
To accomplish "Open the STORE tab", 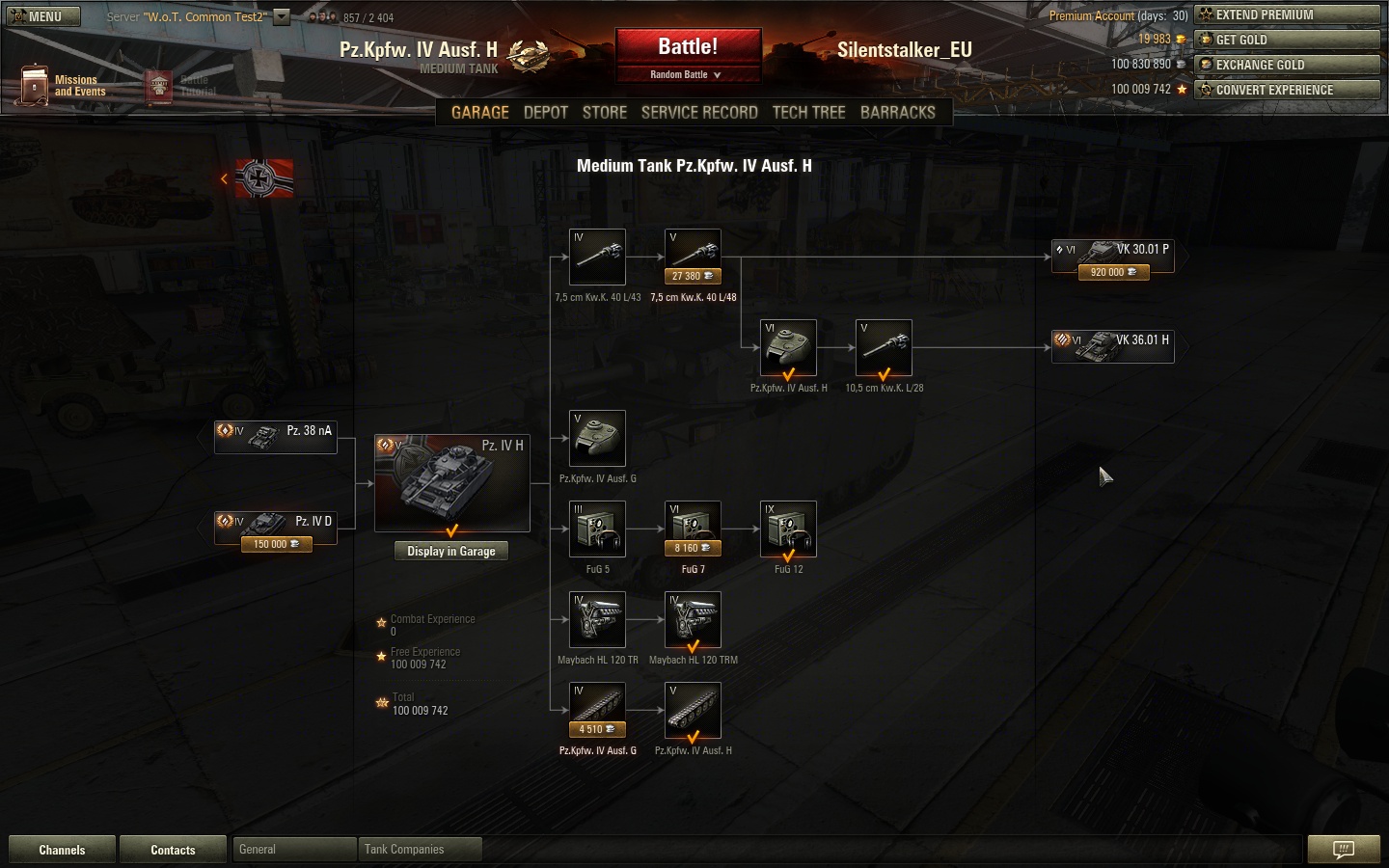I will [605, 112].
